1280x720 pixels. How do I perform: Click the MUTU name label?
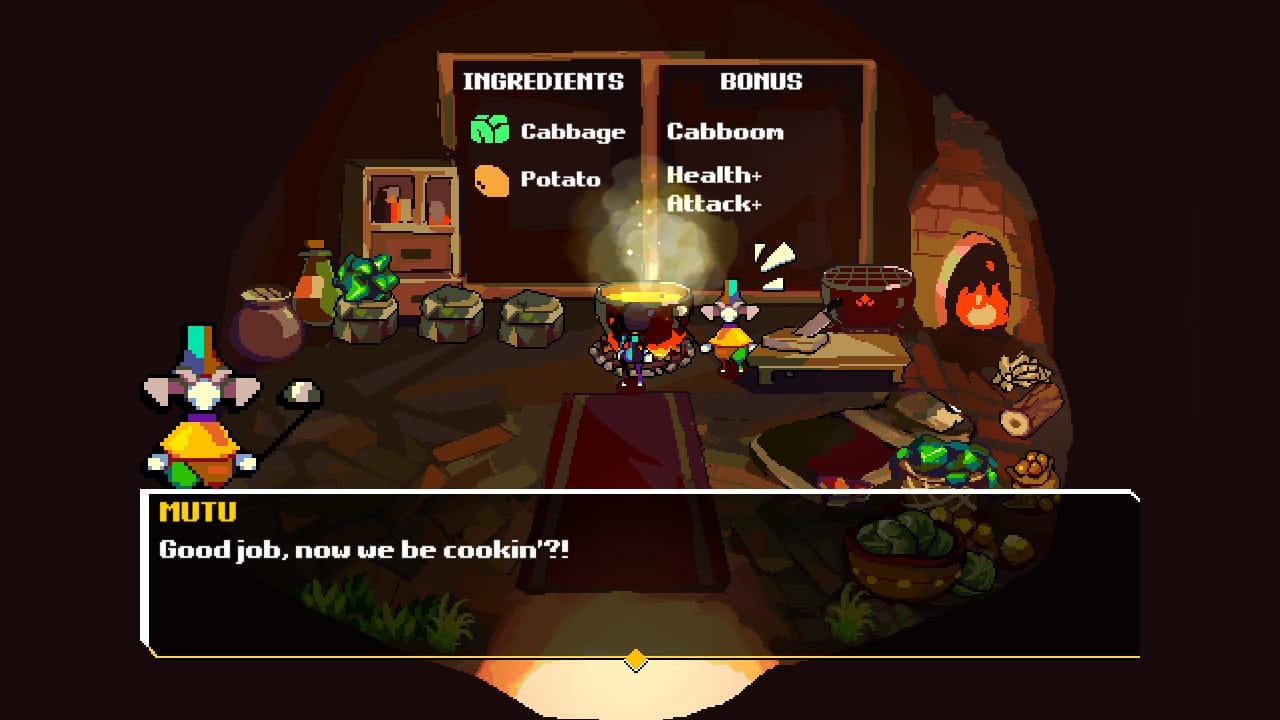pyautogui.click(x=197, y=513)
